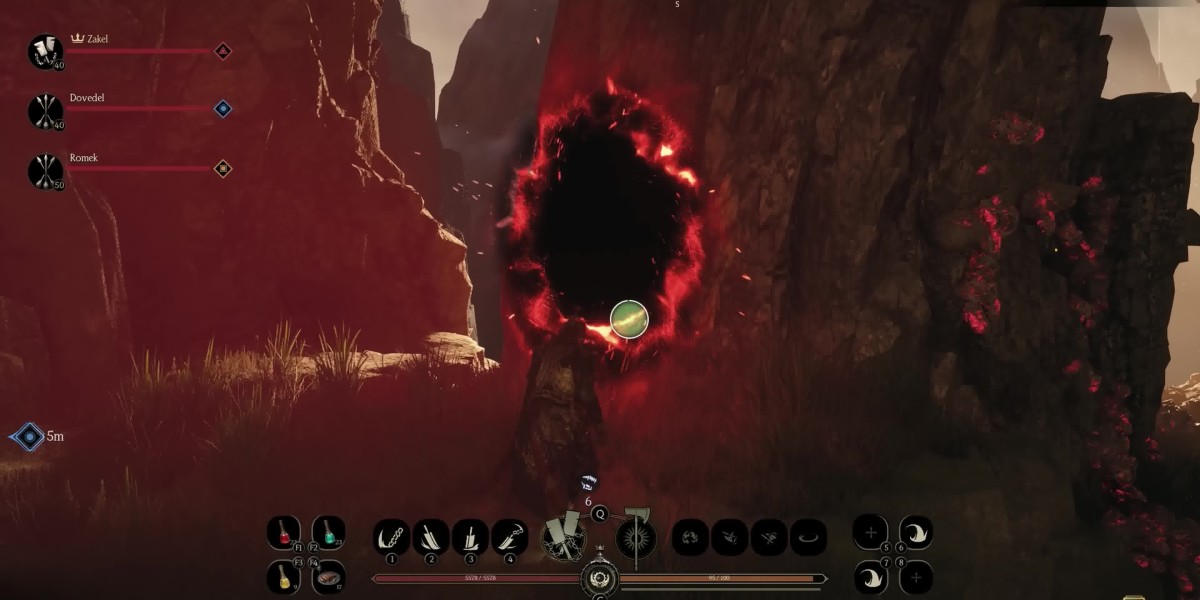Click the dimmed crescent slash ability
This screenshot has height=600, width=1200.
coord(808,537)
